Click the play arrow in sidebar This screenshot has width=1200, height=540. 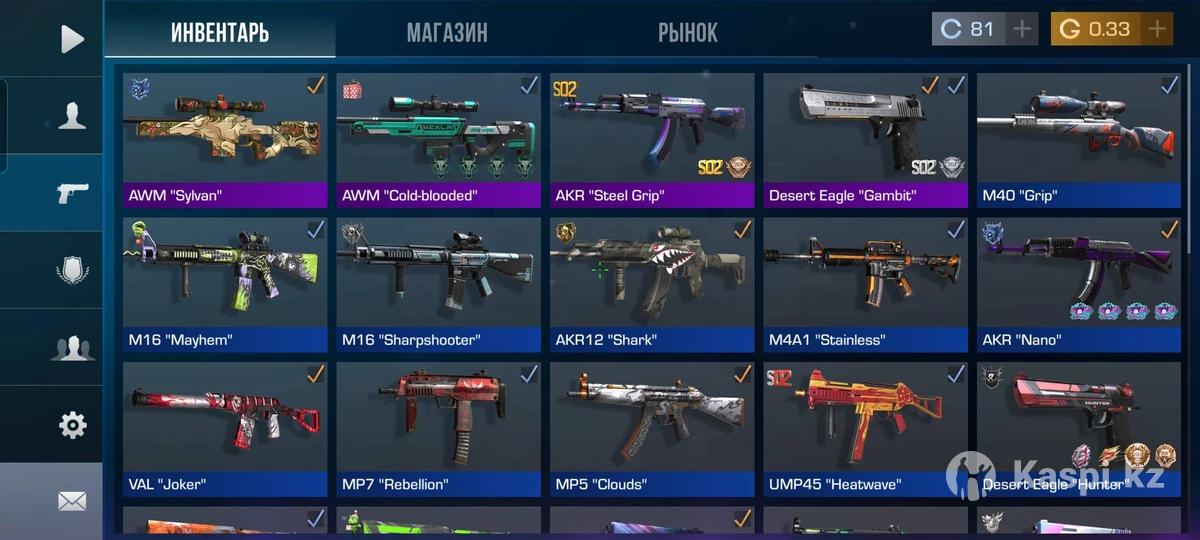point(72,39)
